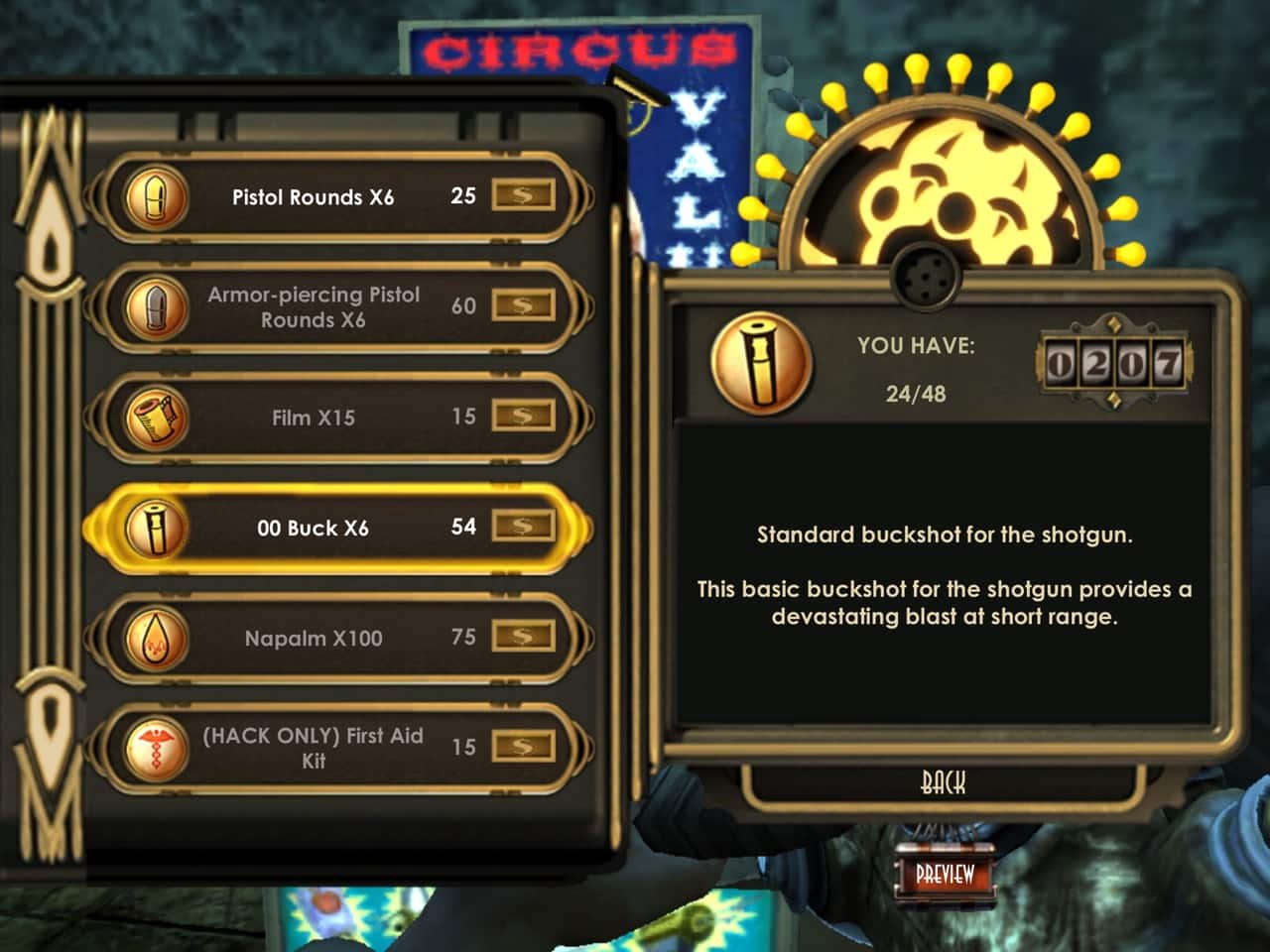Click the film roll icon

click(156, 416)
